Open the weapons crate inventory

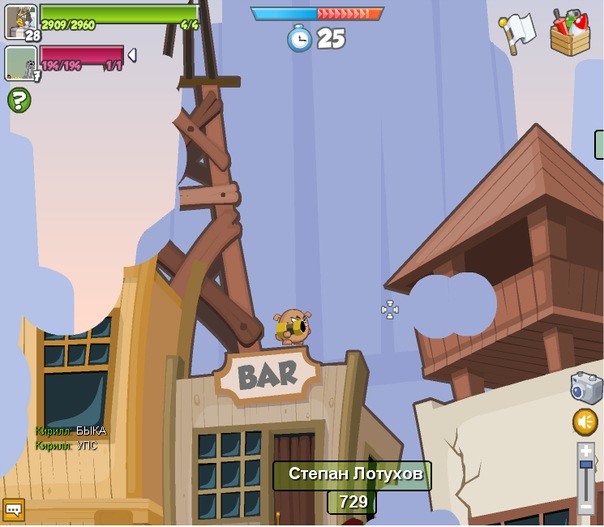pyautogui.click(x=571, y=32)
